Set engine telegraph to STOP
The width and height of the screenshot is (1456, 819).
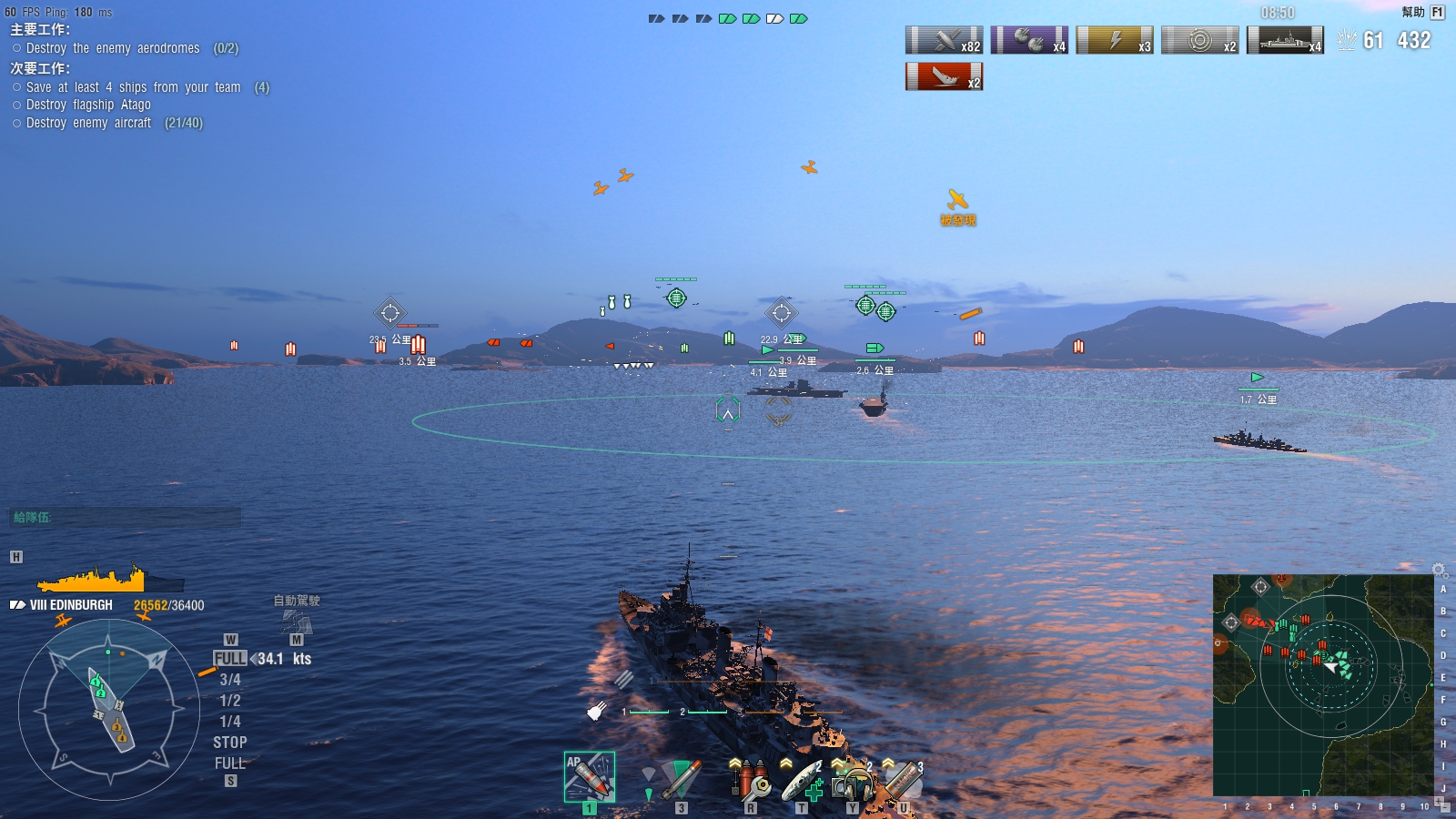point(229,743)
